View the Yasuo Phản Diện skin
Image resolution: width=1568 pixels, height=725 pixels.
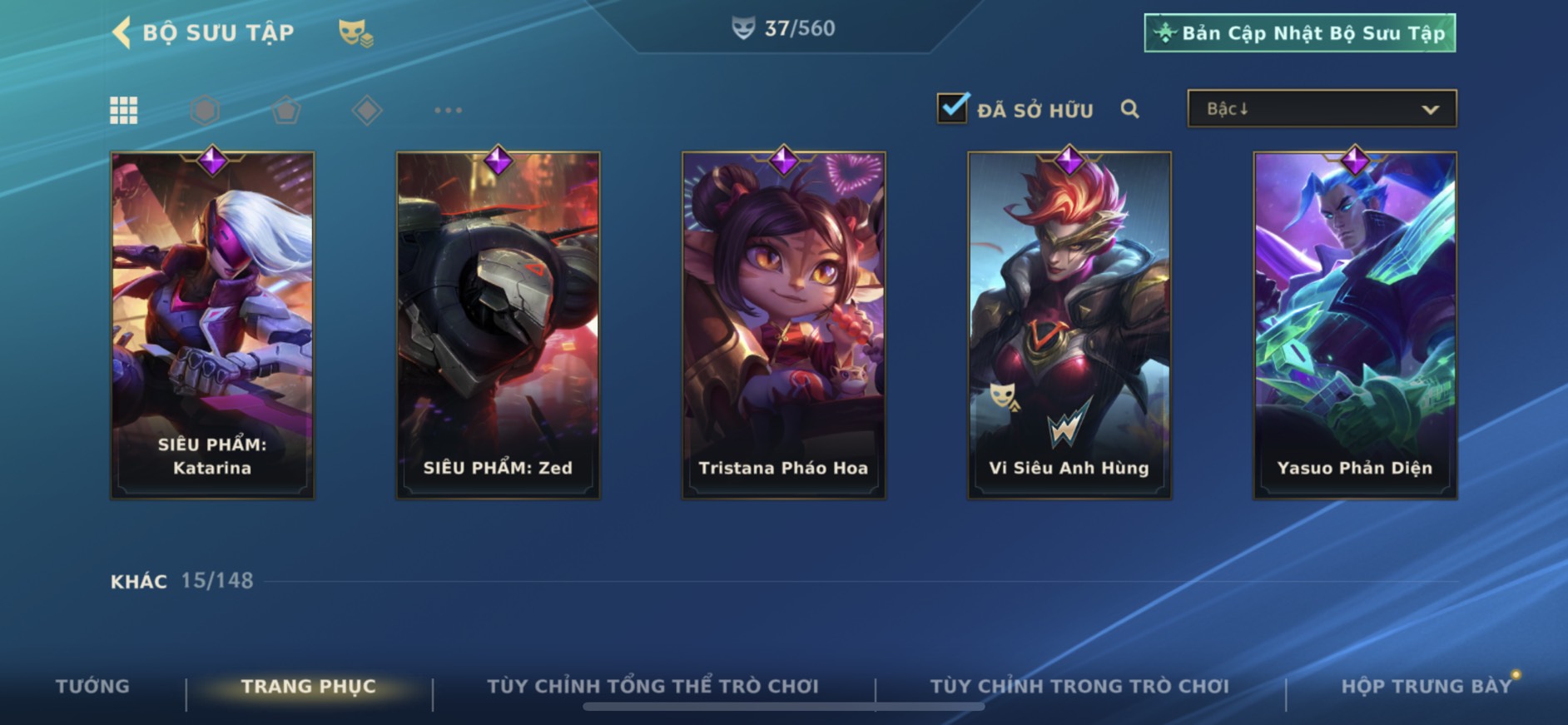pyautogui.click(x=1355, y=325)
